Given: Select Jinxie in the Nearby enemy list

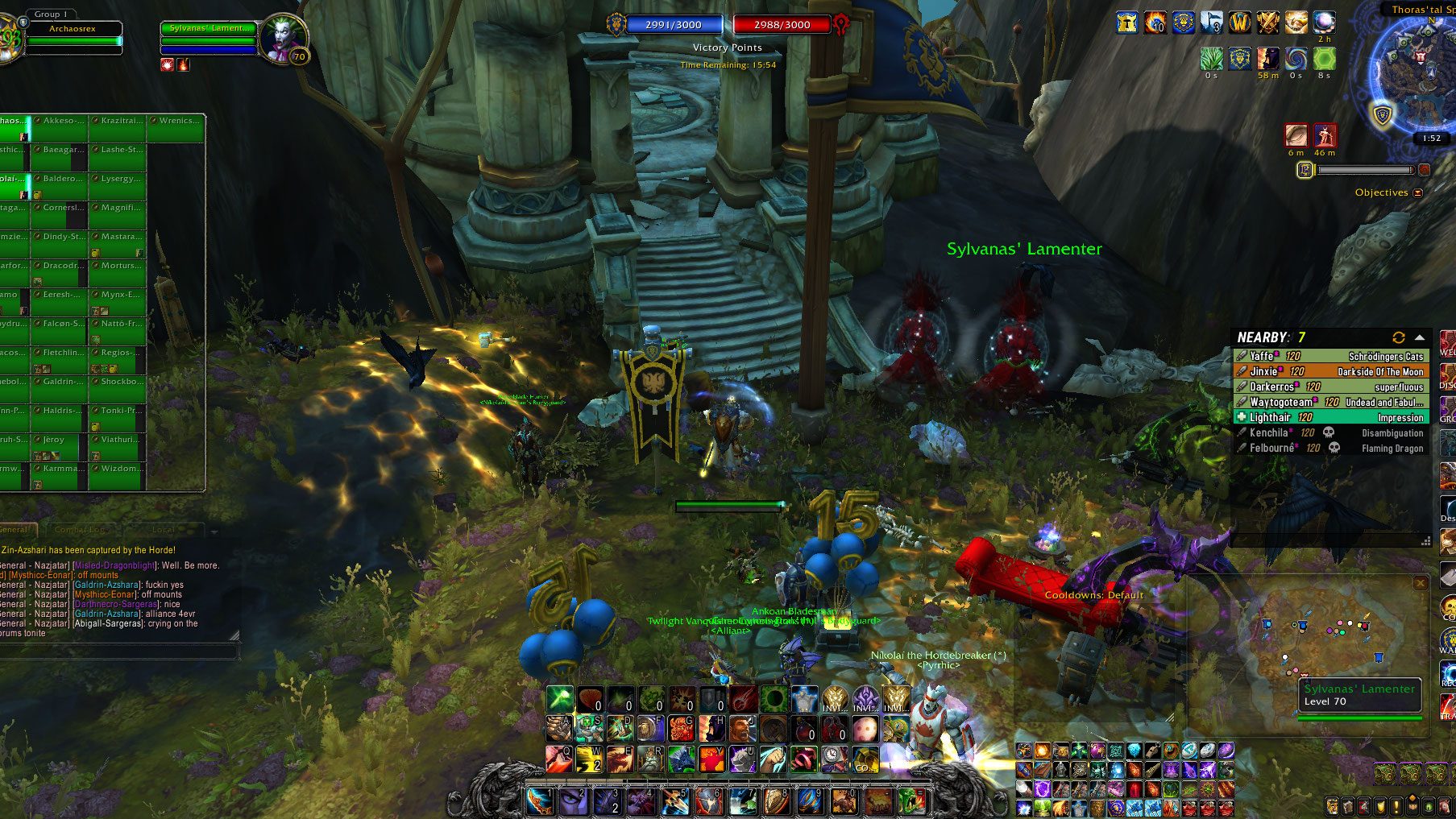Looking at the screenshot, I should tap(1329, 371).
